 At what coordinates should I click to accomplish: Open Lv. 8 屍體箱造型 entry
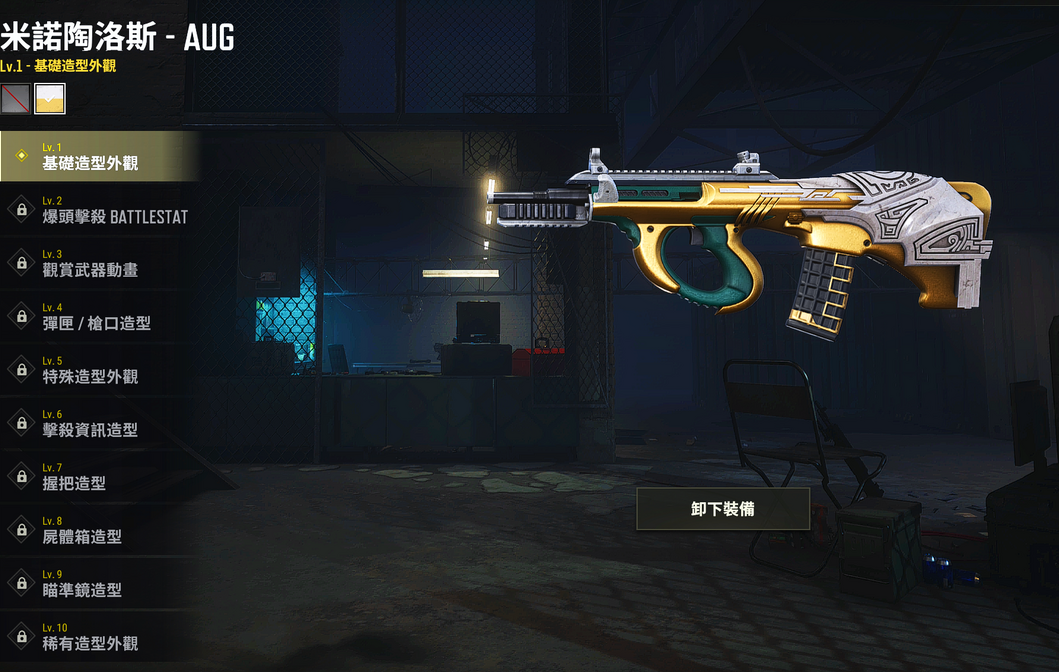(x=98, y=530)
